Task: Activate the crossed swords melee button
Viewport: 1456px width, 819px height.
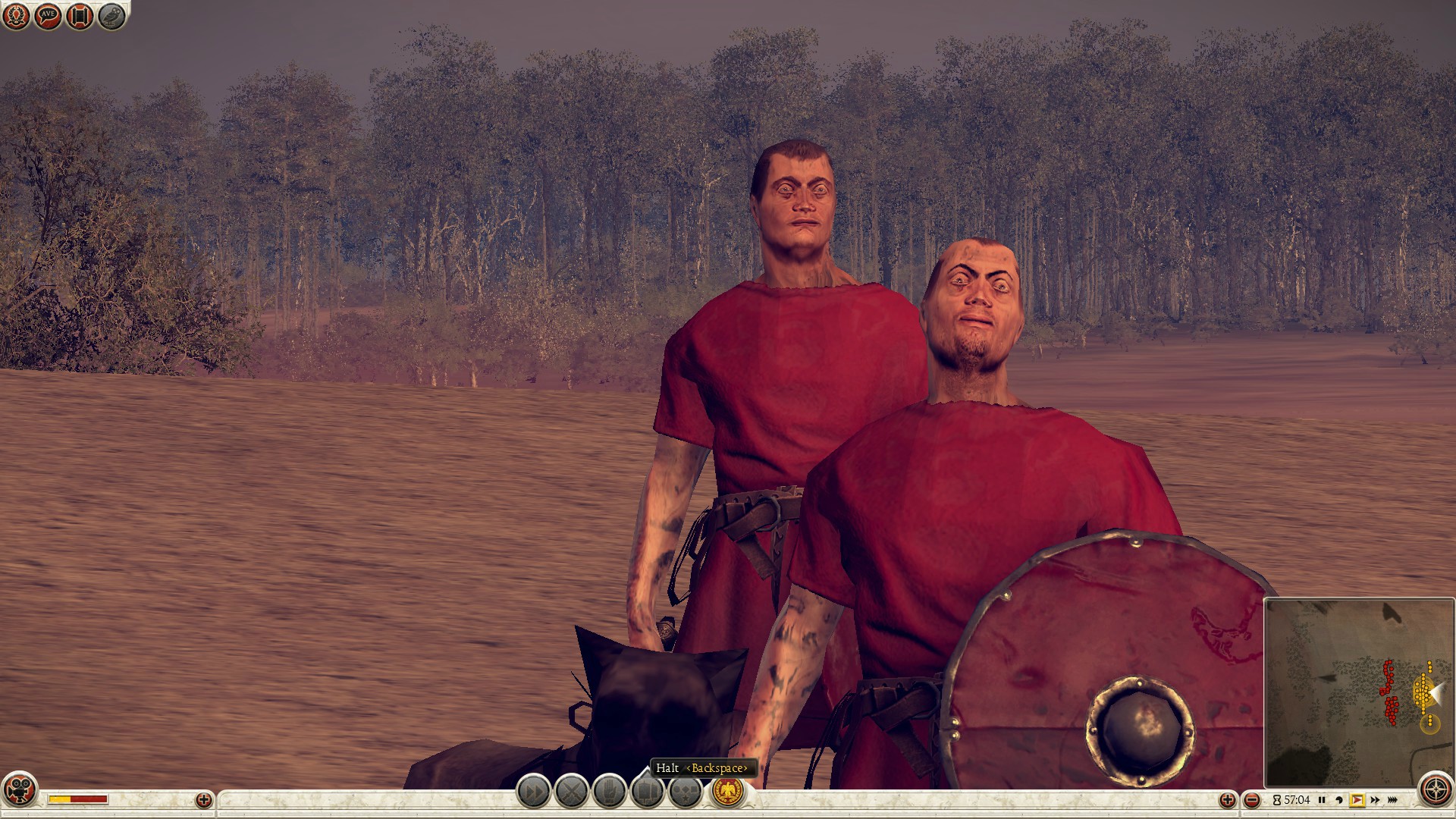Action: coord(572,792)
